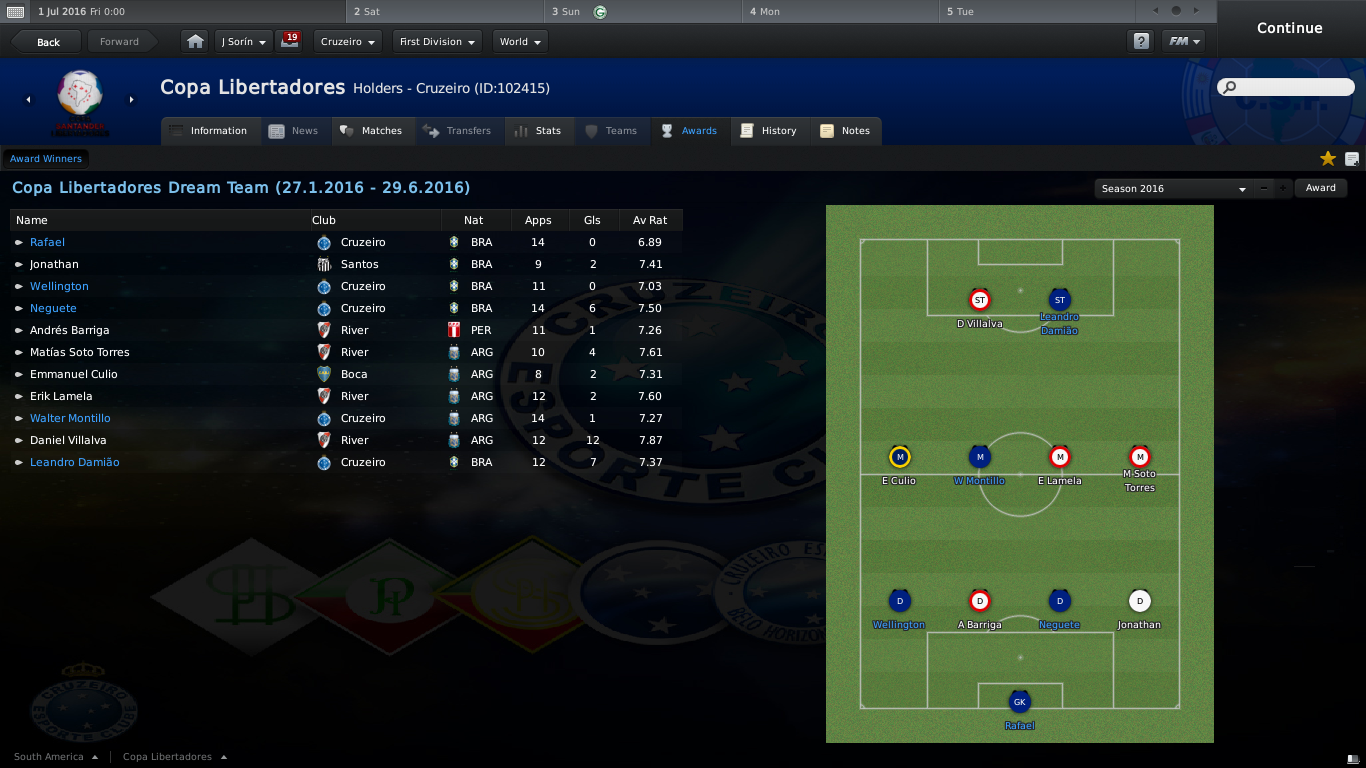Select Leandro Damião in the player list
Viewport: 1366px width, 768px height.
(x=74, y=462)
